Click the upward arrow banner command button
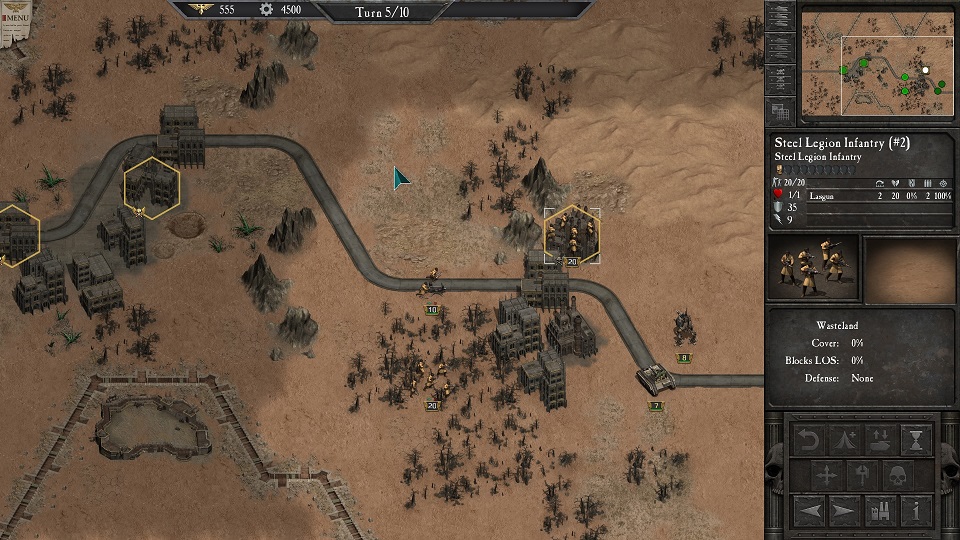Image resolution: width=960 pixels, height=540 pixels. pyautogui.click(x=862, y=474)
